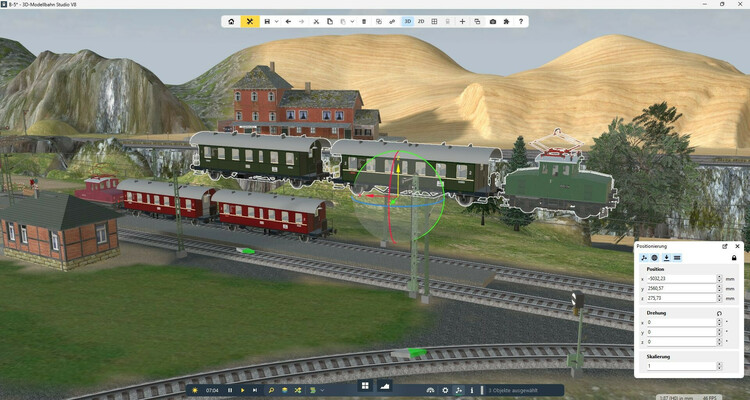Click the plus icon in the top toolbar
Viewport: 750px width, 400px height.
point(462,21)
